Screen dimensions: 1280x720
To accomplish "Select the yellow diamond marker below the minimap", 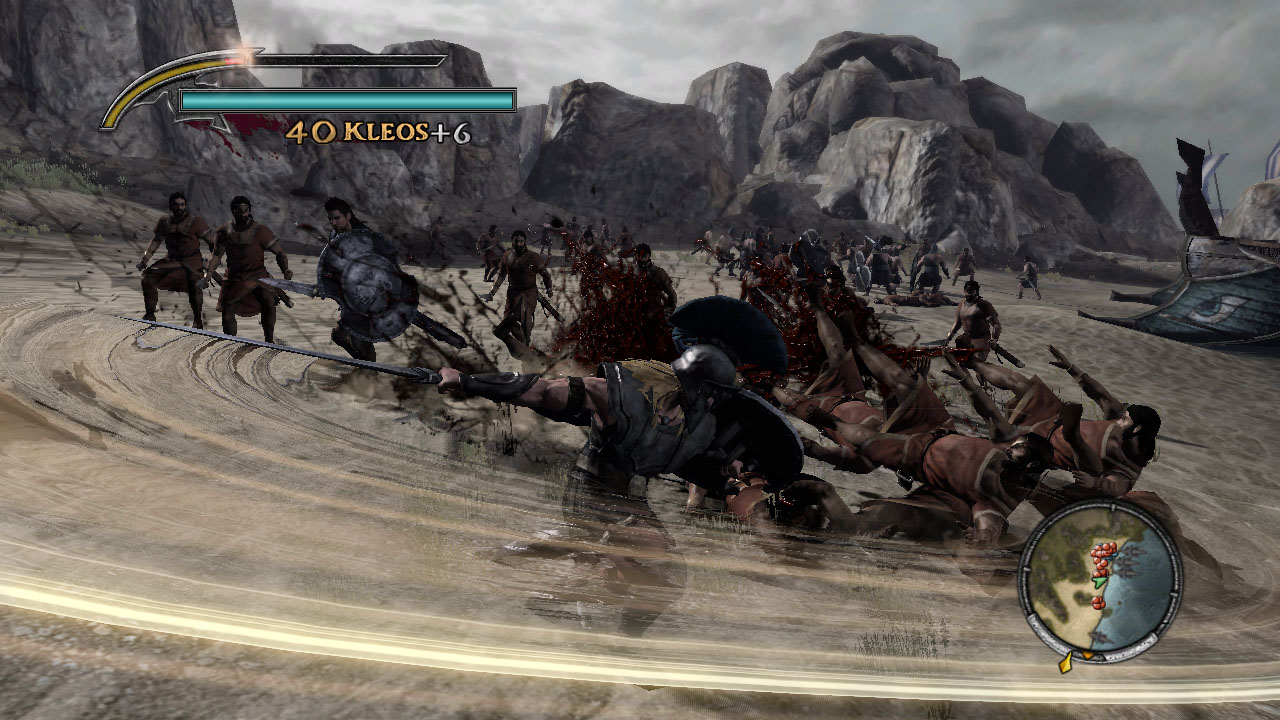I will [x=1065, y=665].
